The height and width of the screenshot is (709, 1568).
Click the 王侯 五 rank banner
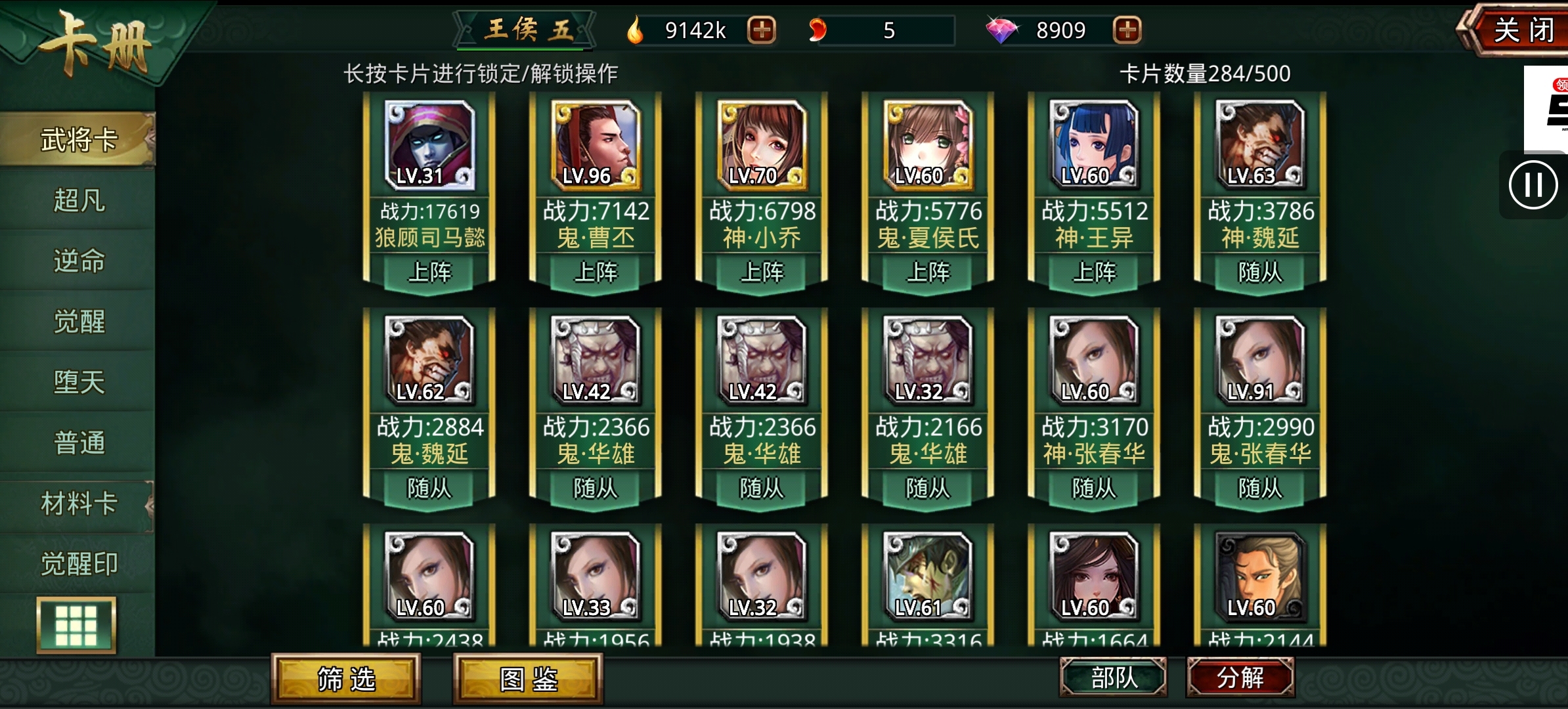525,29
